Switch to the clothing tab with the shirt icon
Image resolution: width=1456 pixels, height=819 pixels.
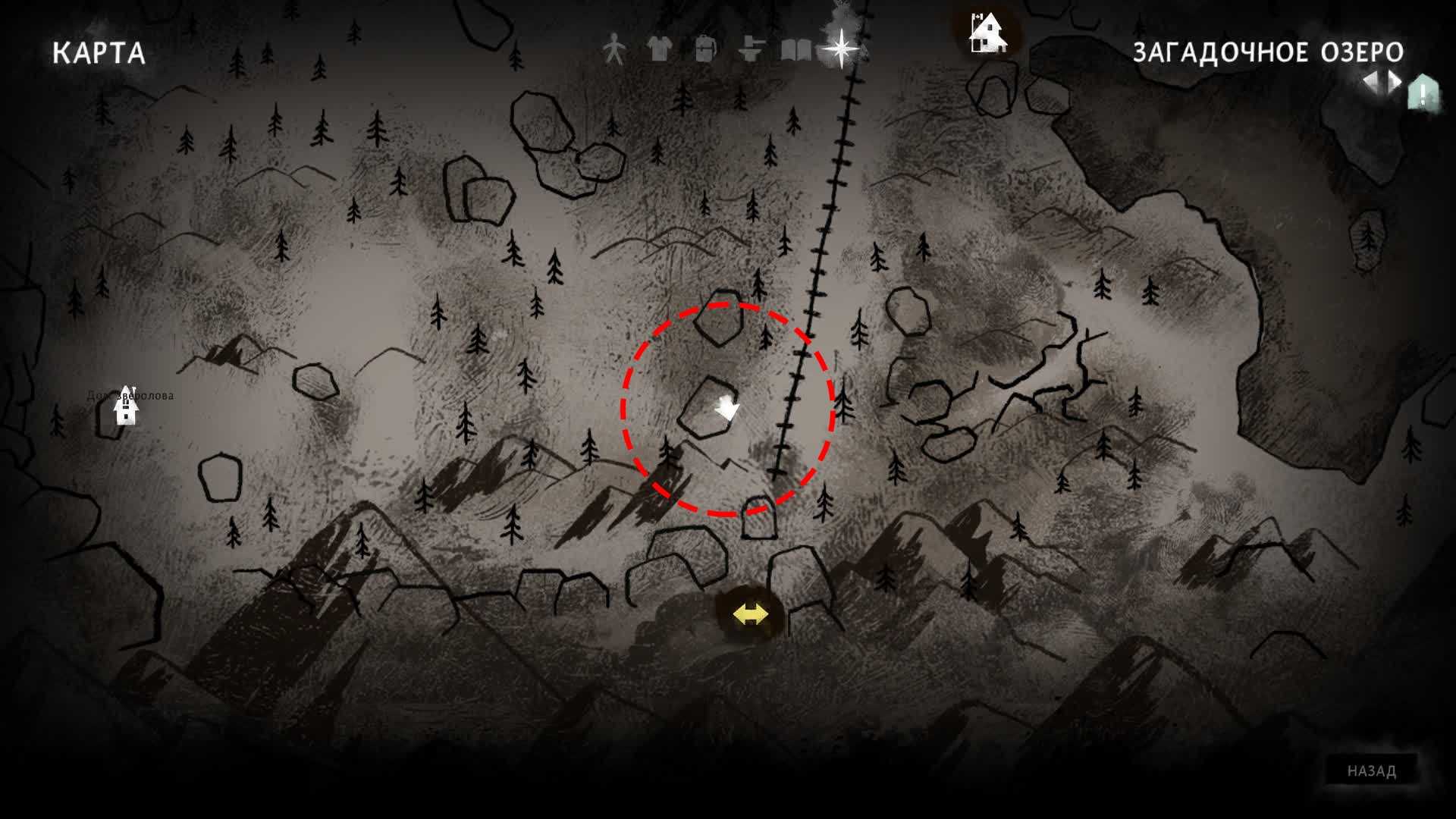(660, 49)
